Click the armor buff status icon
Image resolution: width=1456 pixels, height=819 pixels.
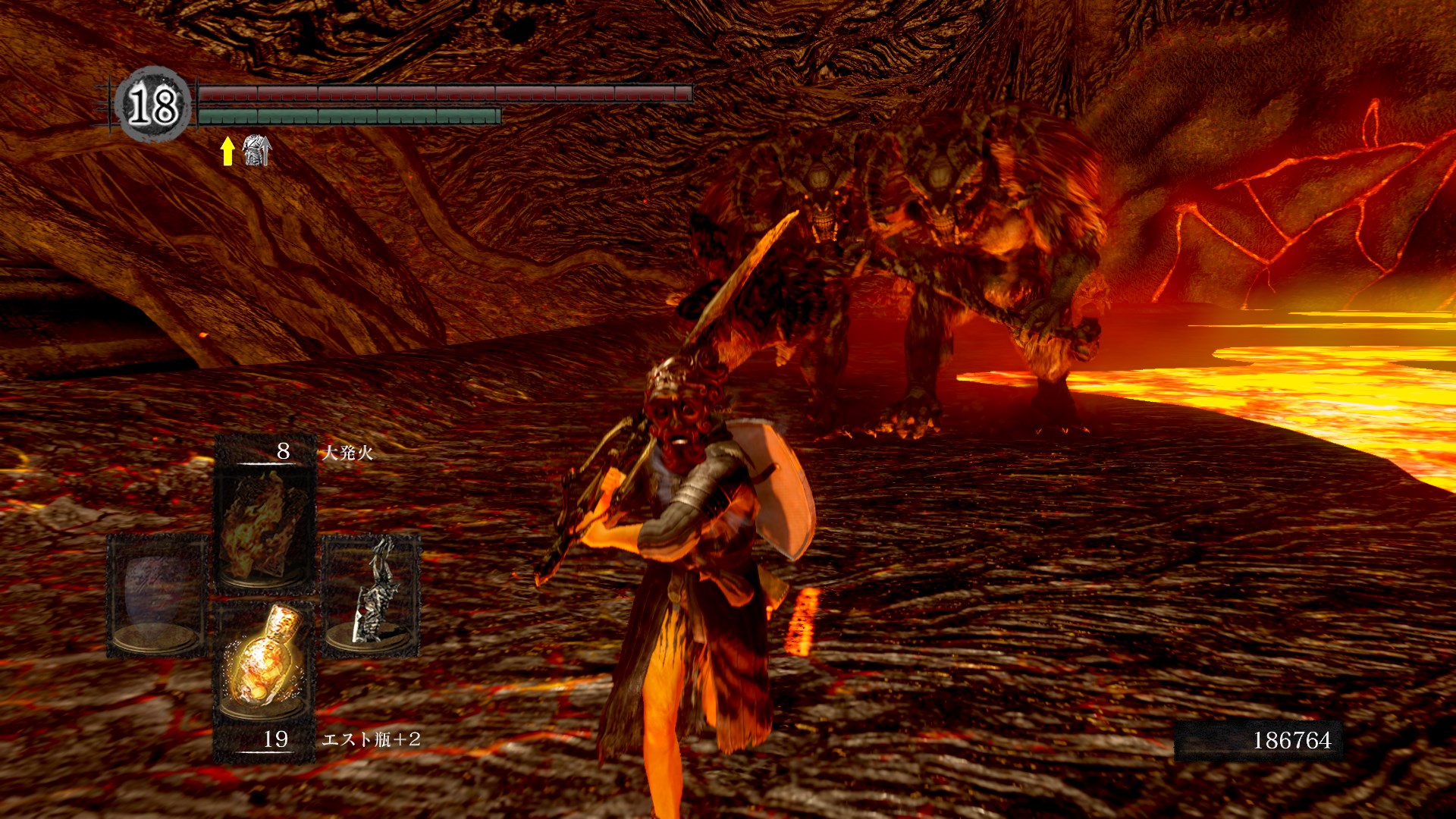(256, 150)
